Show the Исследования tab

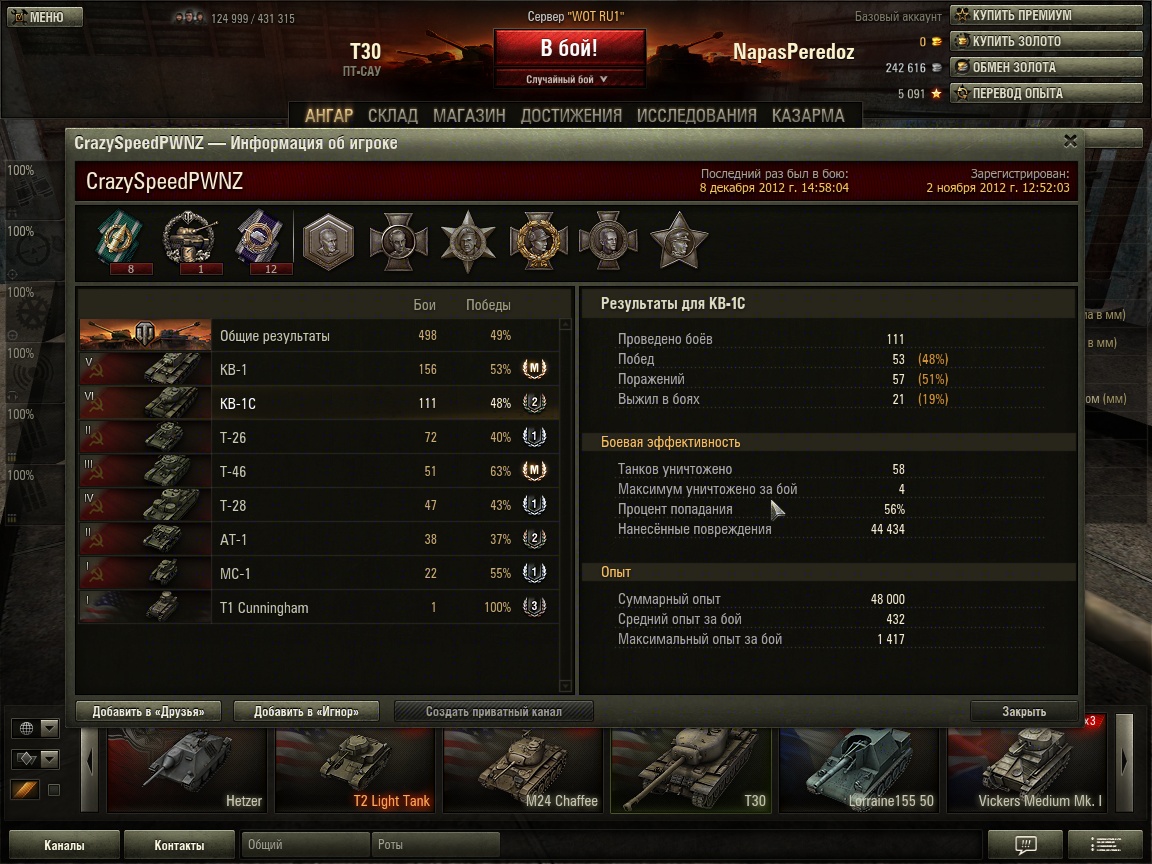coord(696,115)
